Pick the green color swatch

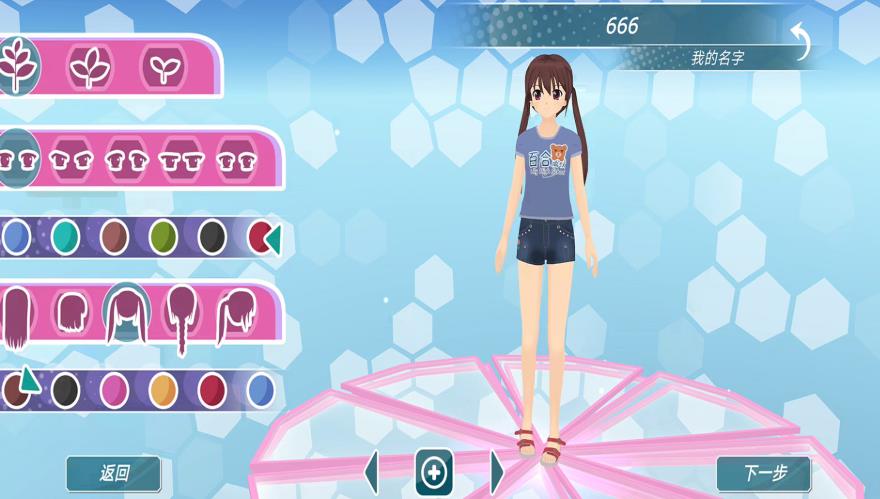[163, 237]
